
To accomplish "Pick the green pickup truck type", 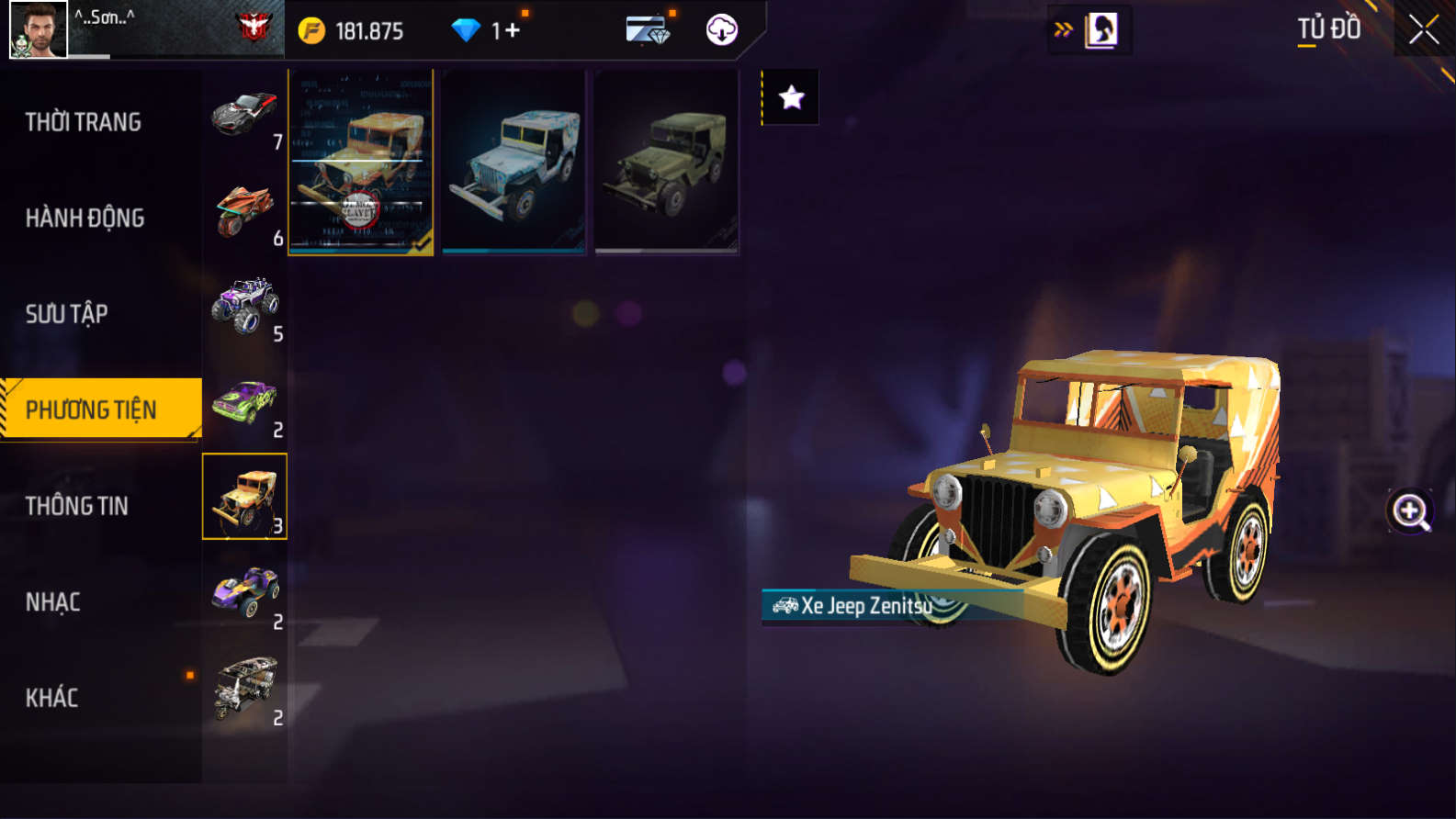I will (x=244, y=401).
